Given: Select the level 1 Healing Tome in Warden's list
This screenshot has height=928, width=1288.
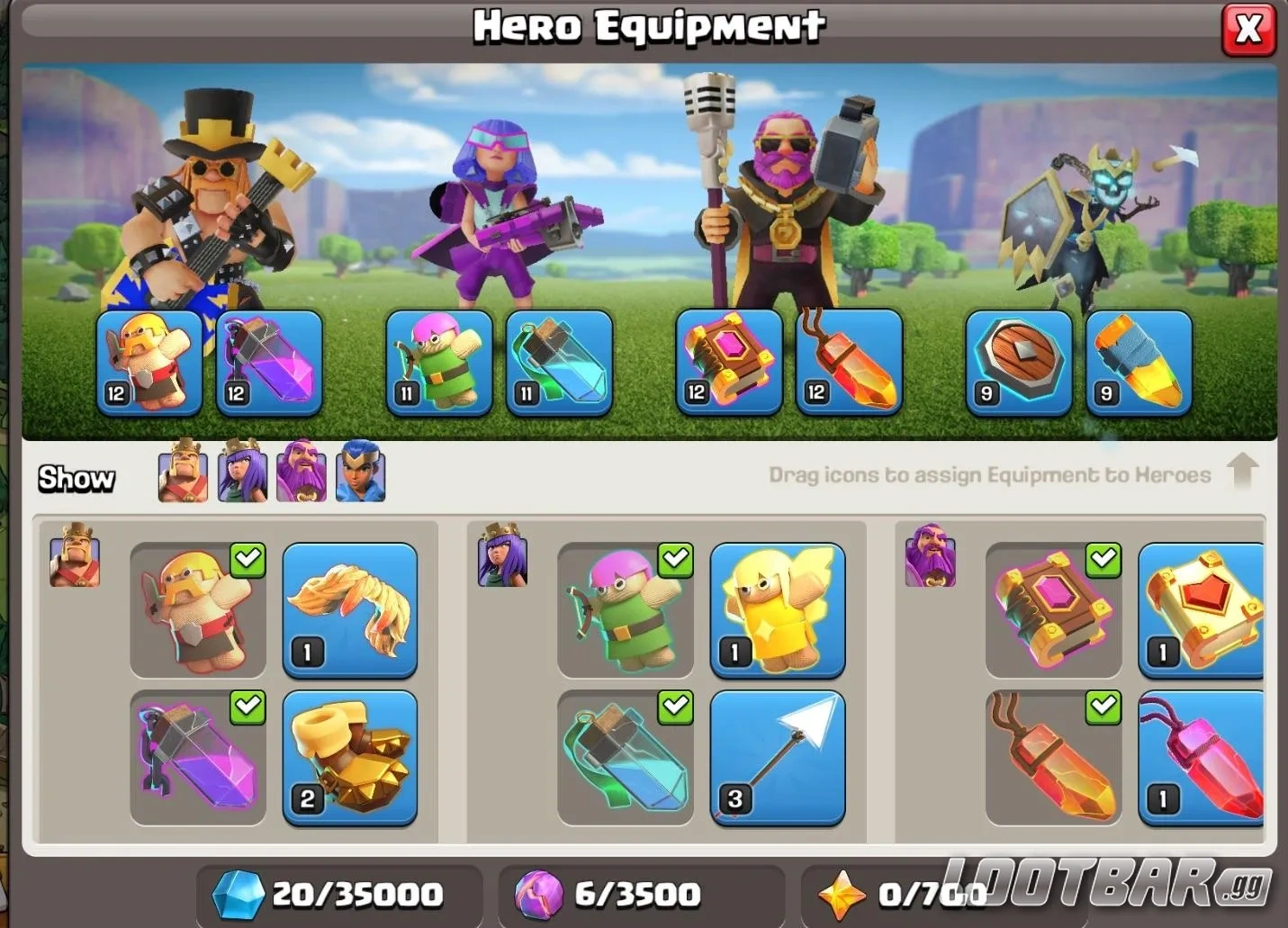Looking at the screenshot, I should pos(1202,610).
